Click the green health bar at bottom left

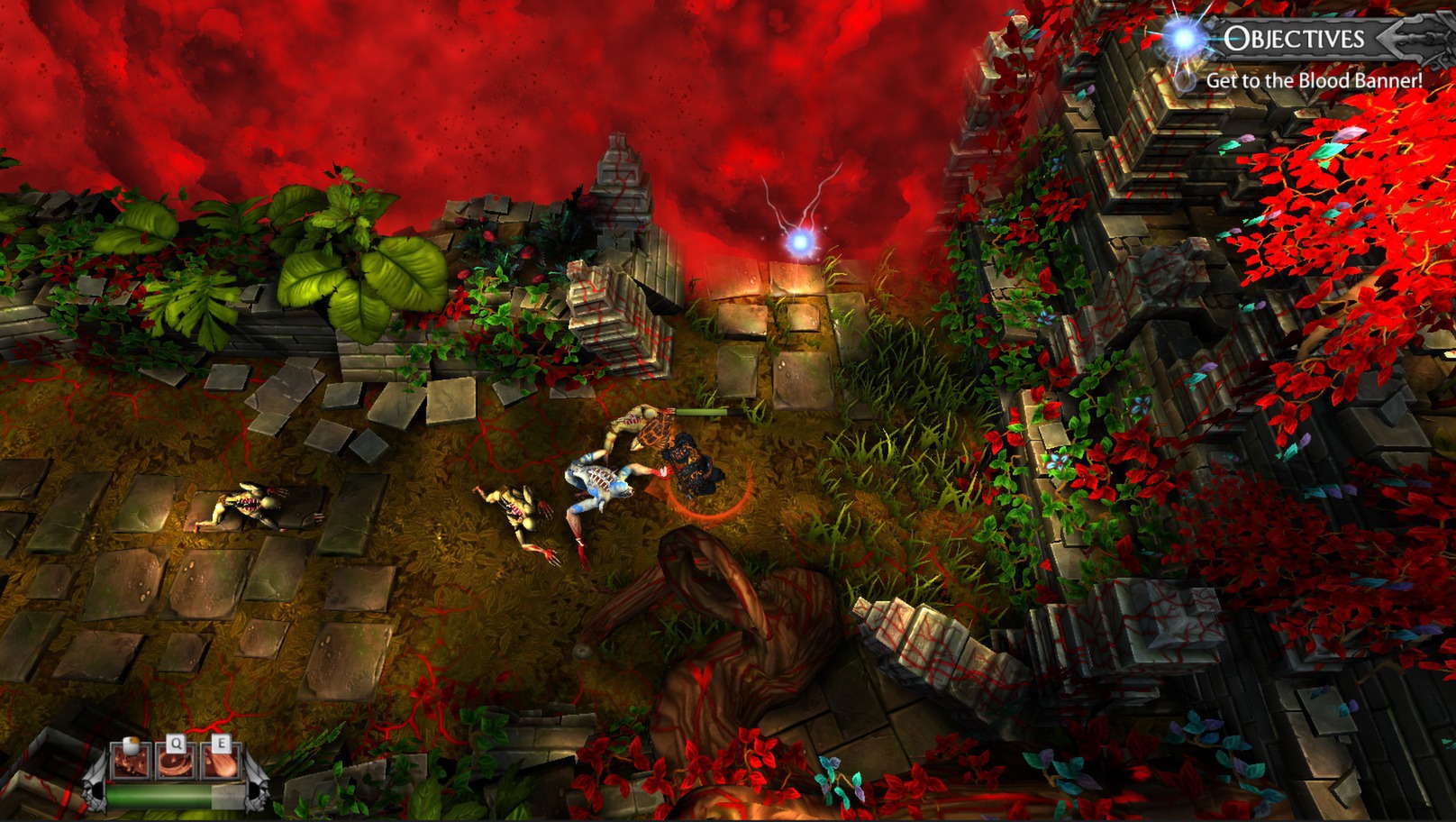pyautogui.click(x=158, y=797)
